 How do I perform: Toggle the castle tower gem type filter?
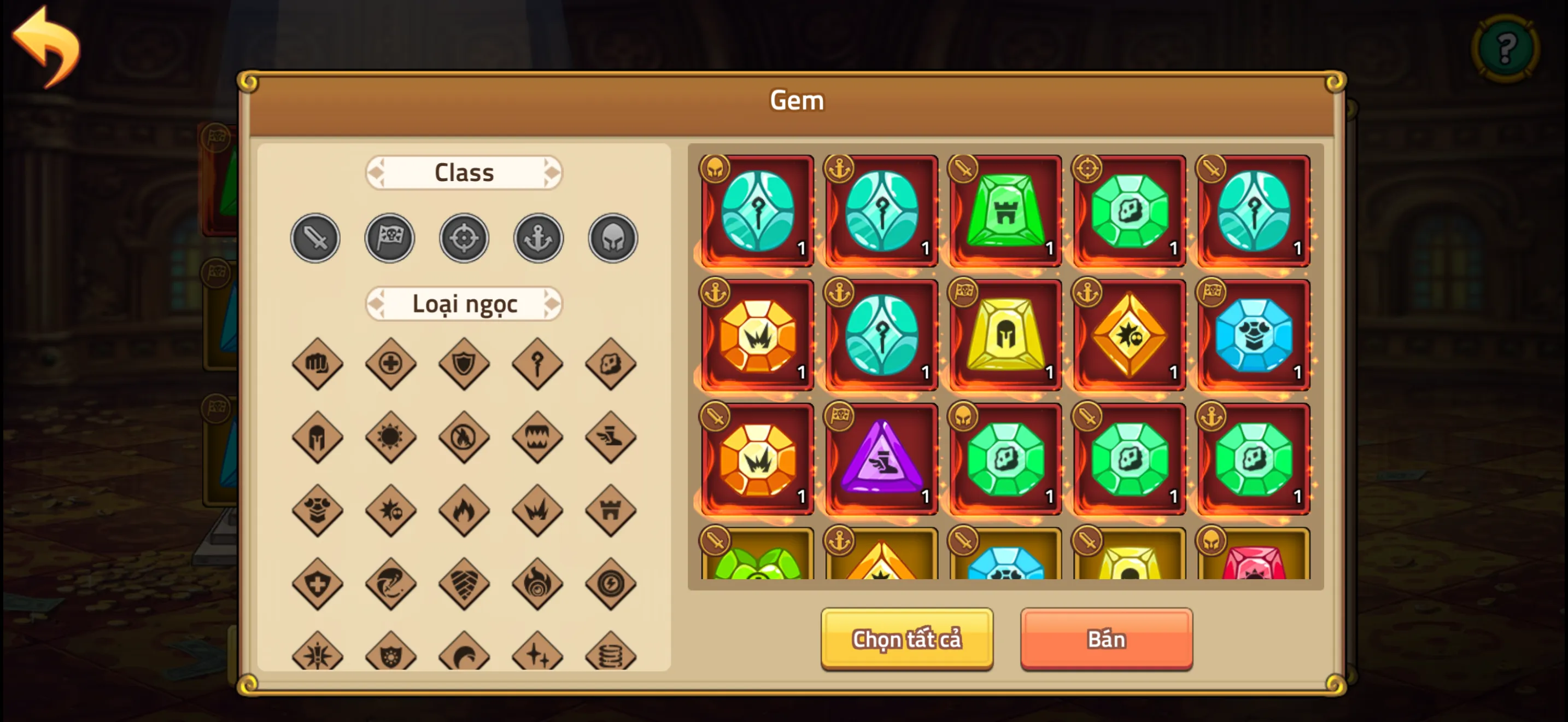click(611, 511)
